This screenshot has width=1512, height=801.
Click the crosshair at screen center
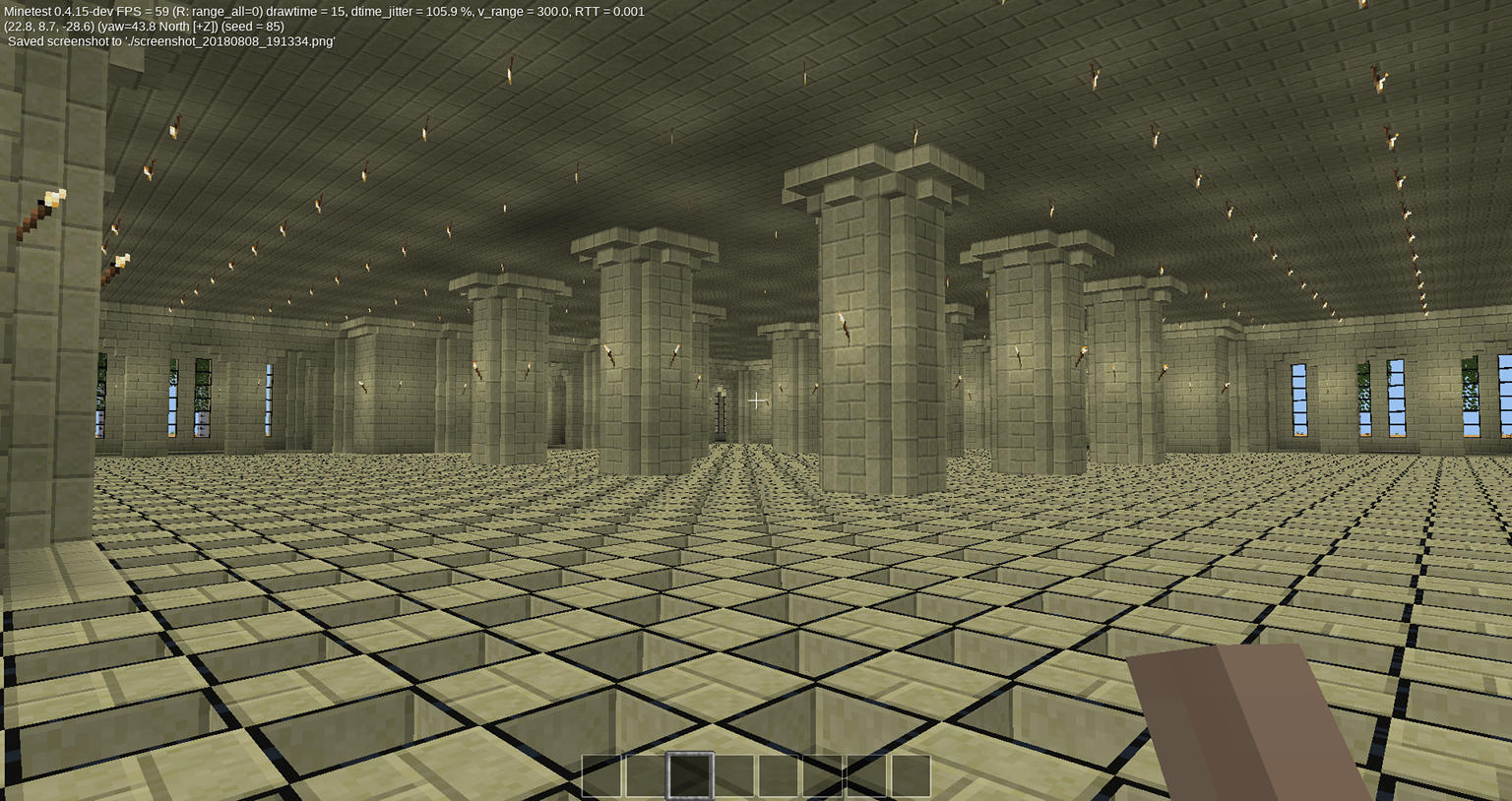(x=756, y=400)
